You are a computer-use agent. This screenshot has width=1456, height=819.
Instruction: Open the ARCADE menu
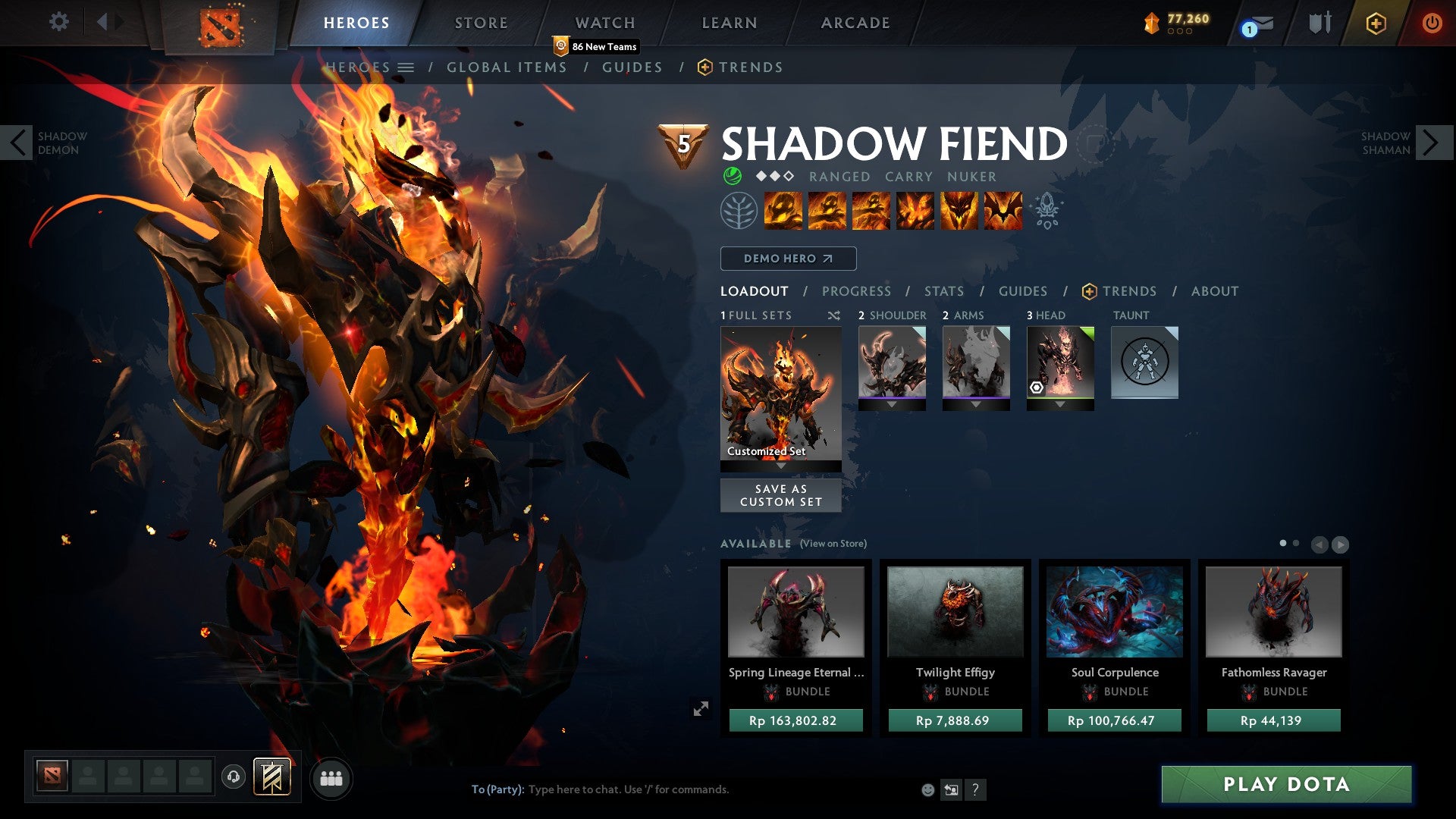855,23
